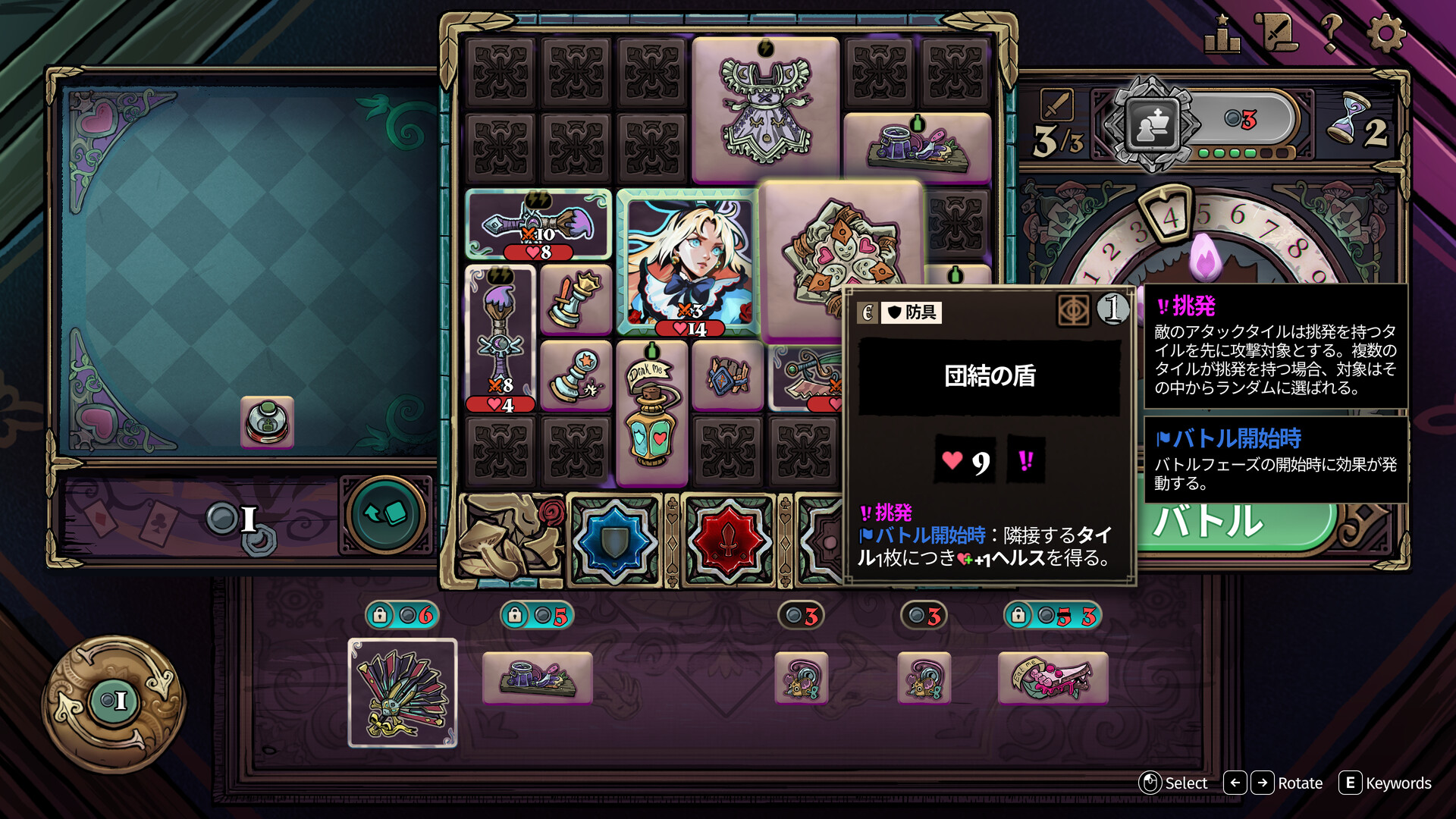Open the notes and pencil icon
The image size is (1456, 819).
click(x=1276, y=34)
